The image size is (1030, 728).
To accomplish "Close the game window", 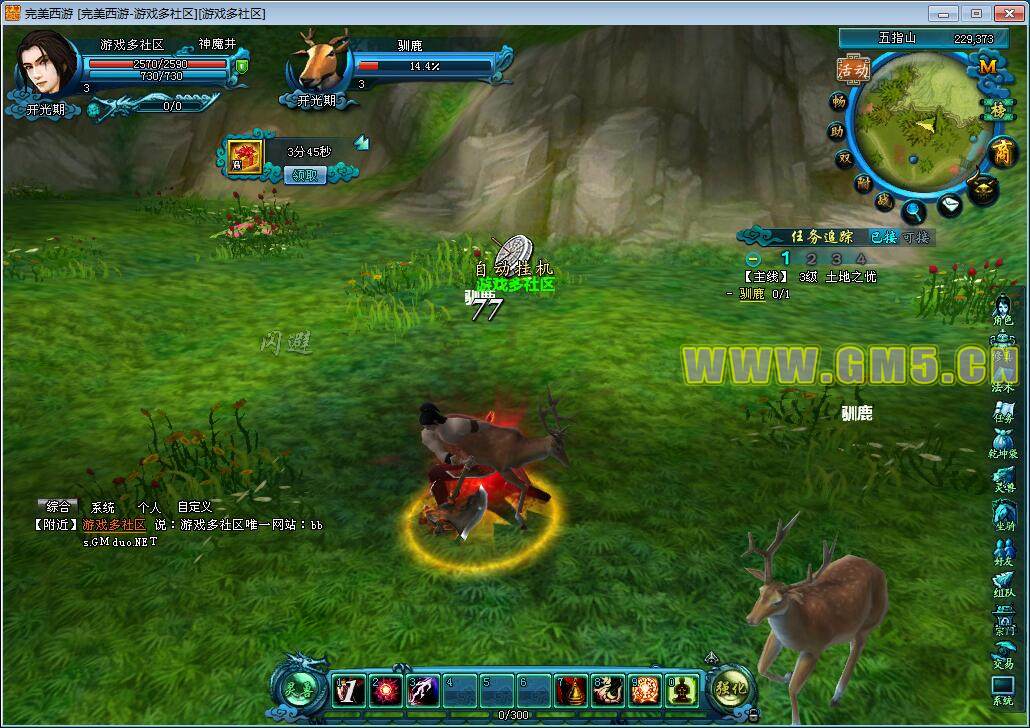I will pyautogui.click(x=1005, y=13).
